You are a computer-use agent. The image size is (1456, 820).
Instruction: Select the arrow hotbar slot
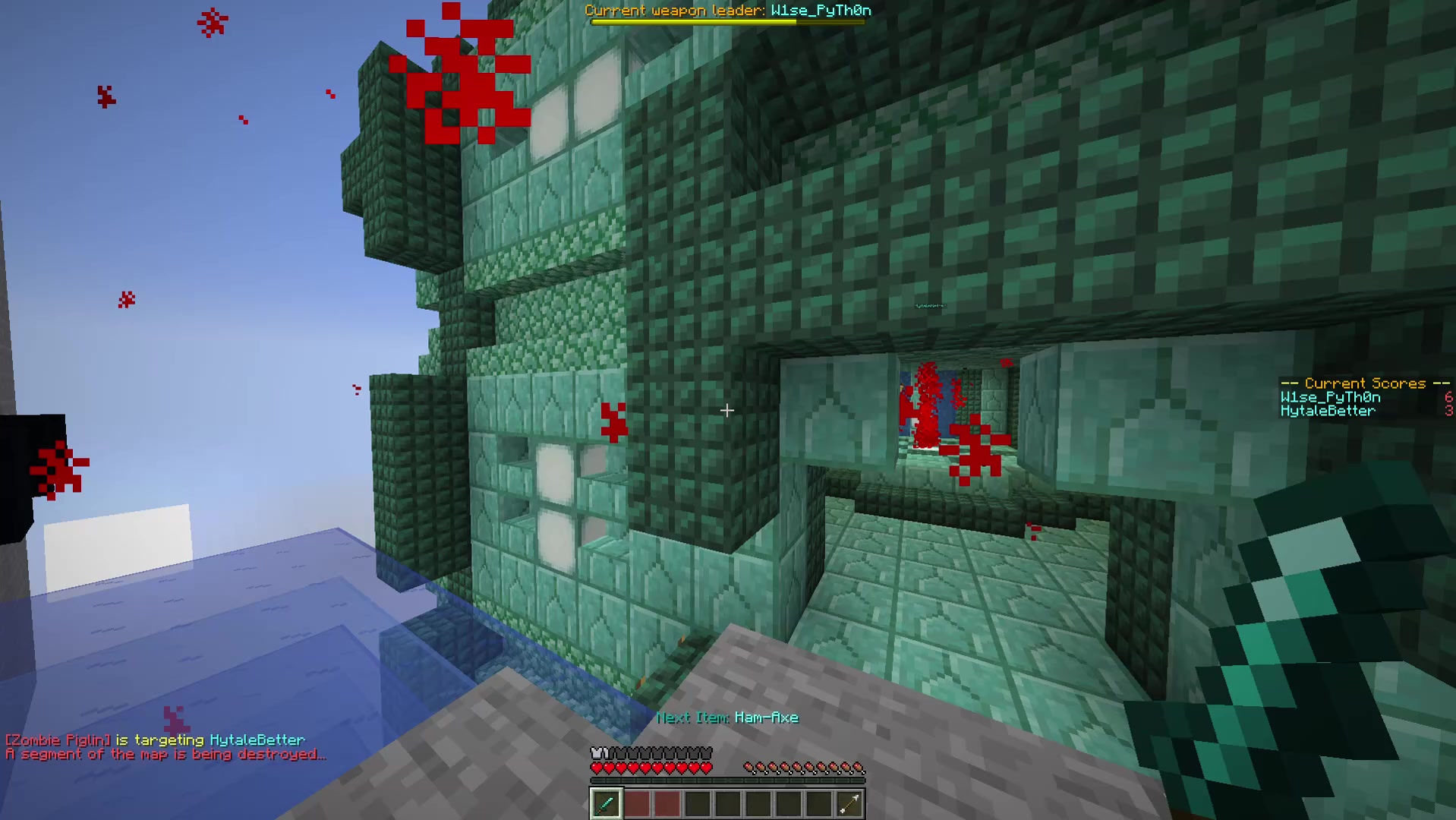coord(849,803)
